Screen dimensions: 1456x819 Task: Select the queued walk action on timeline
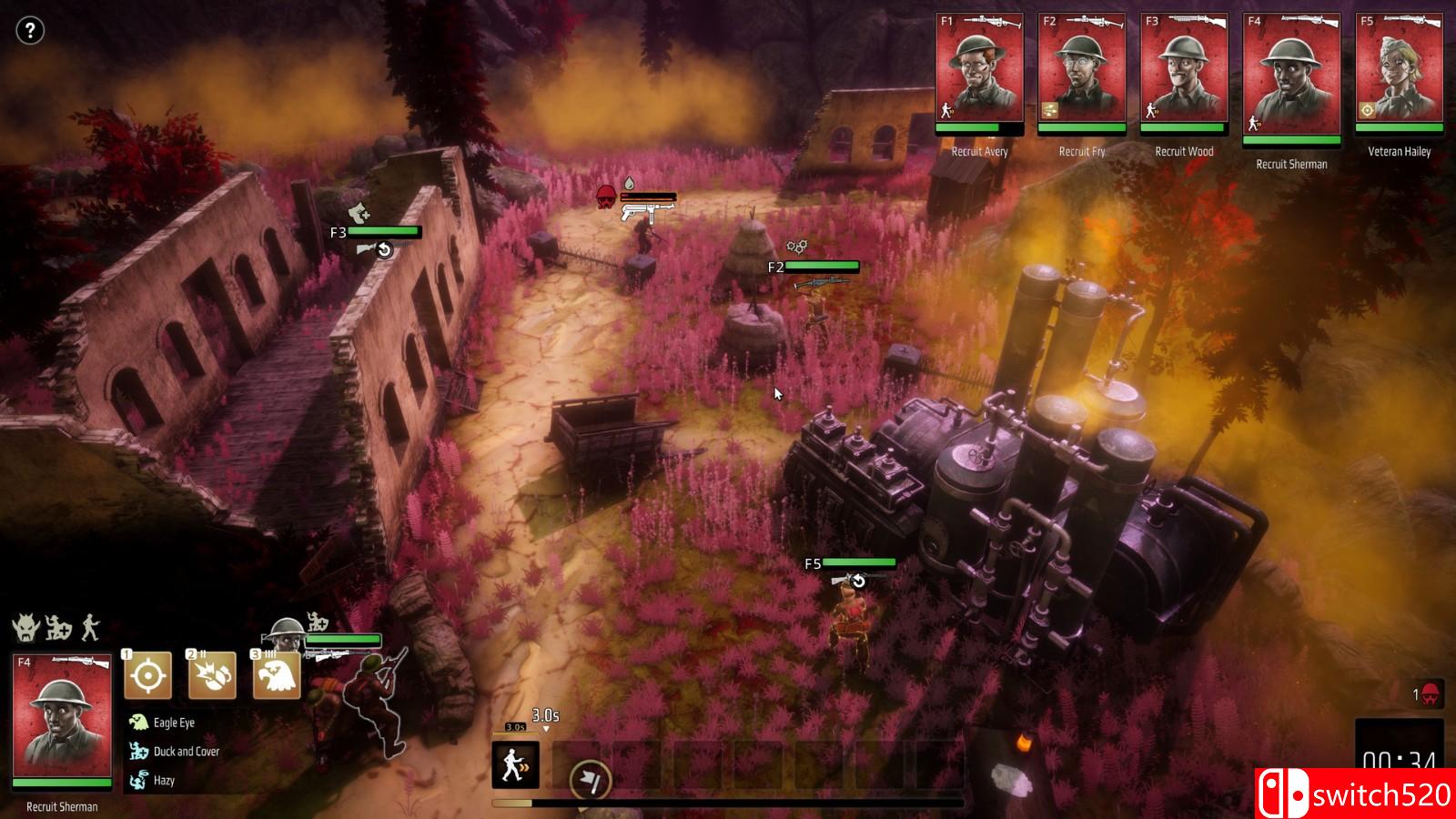pos(515,764)
